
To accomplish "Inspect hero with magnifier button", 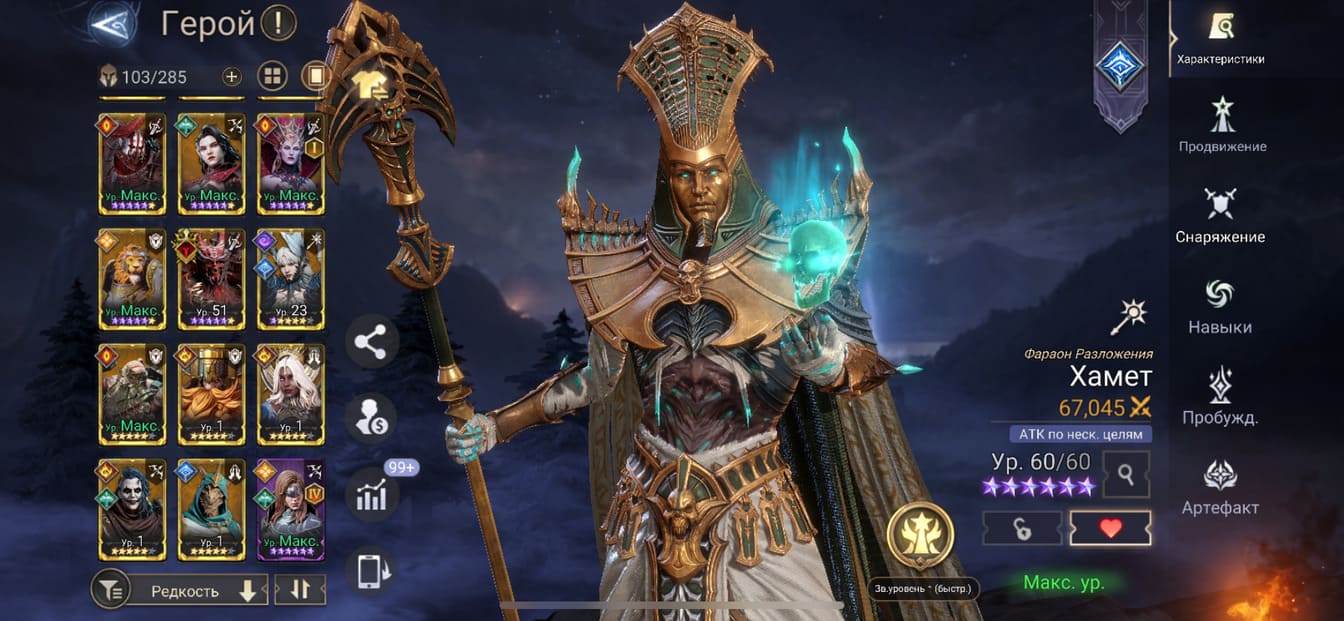I will [1126, 474].
